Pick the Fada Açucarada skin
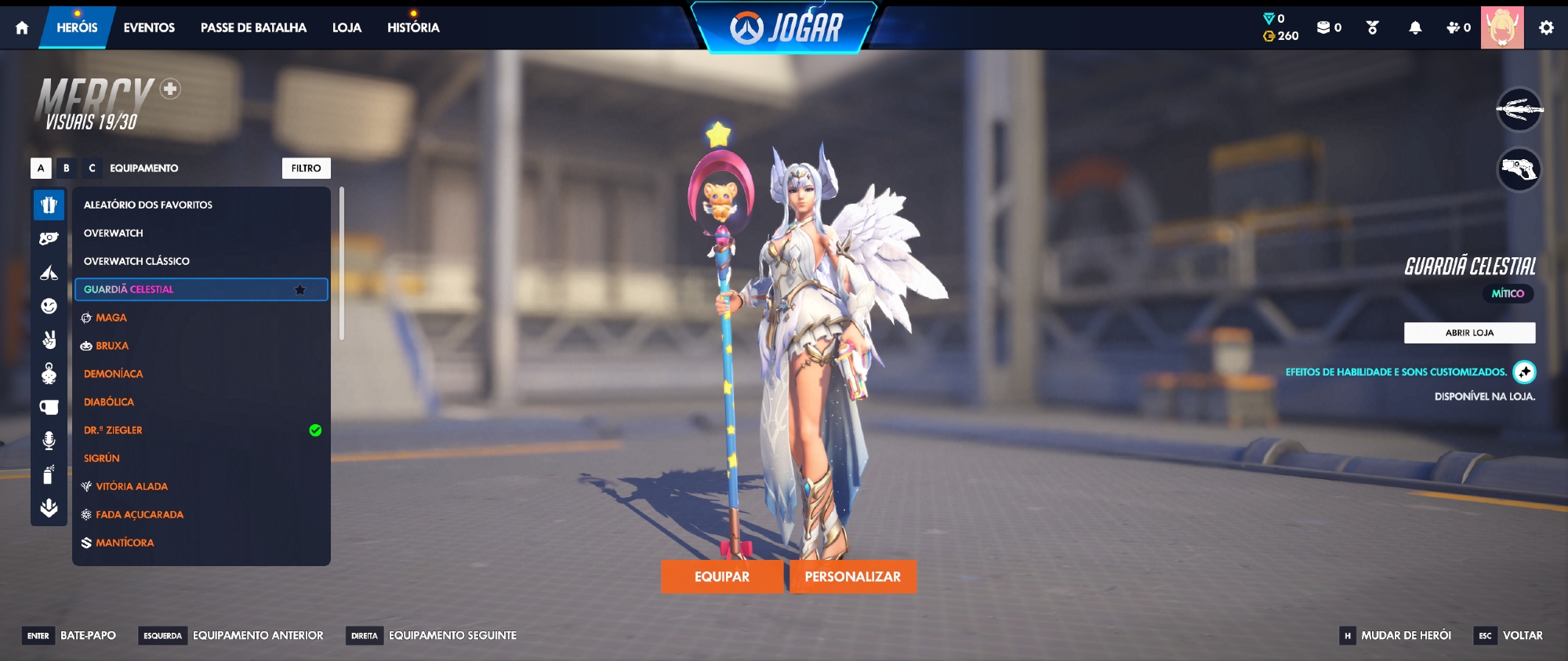 click(140, 515)
